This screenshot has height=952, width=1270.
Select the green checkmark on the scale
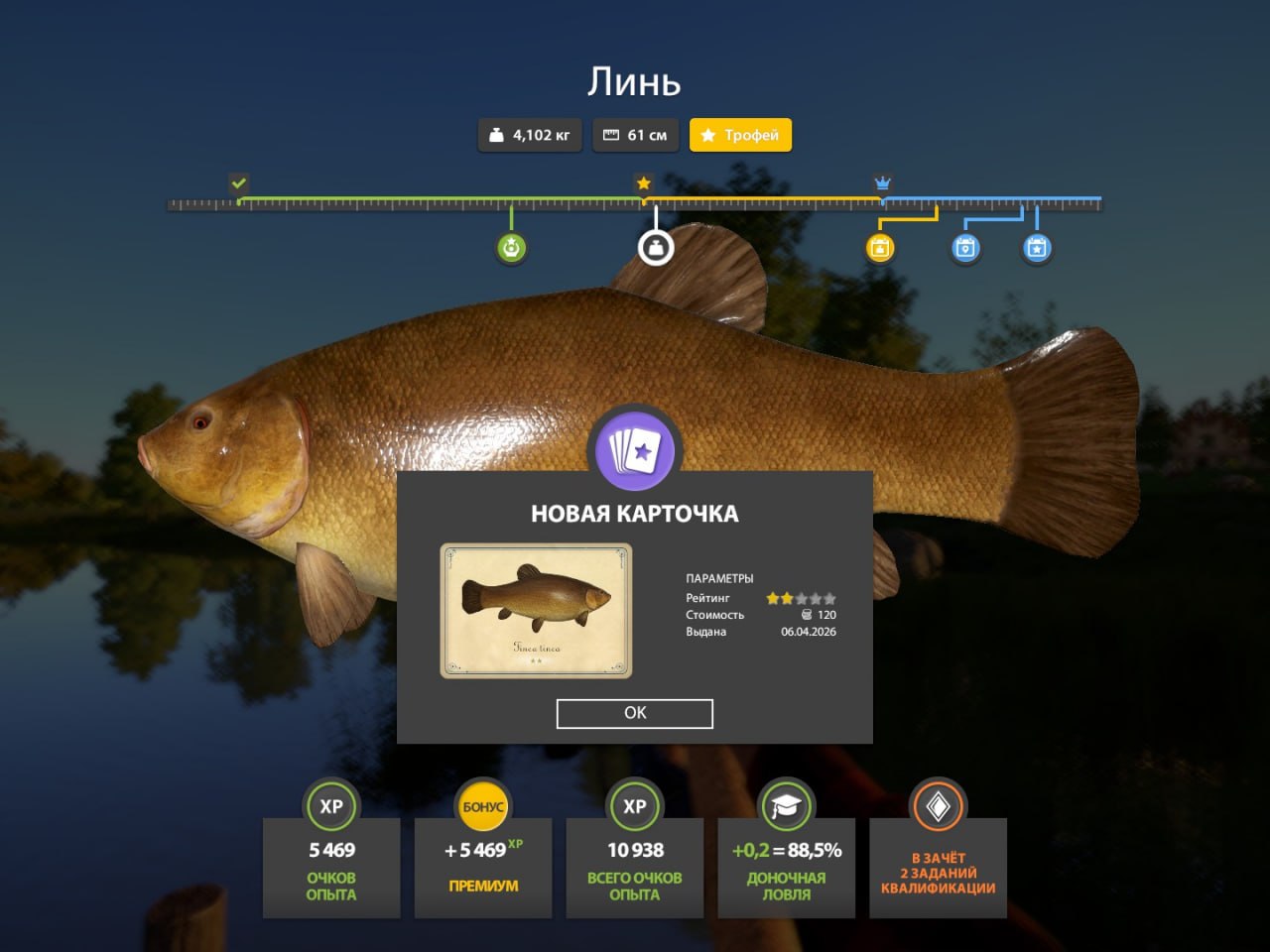pyautogui.click(x=238, y=183)
